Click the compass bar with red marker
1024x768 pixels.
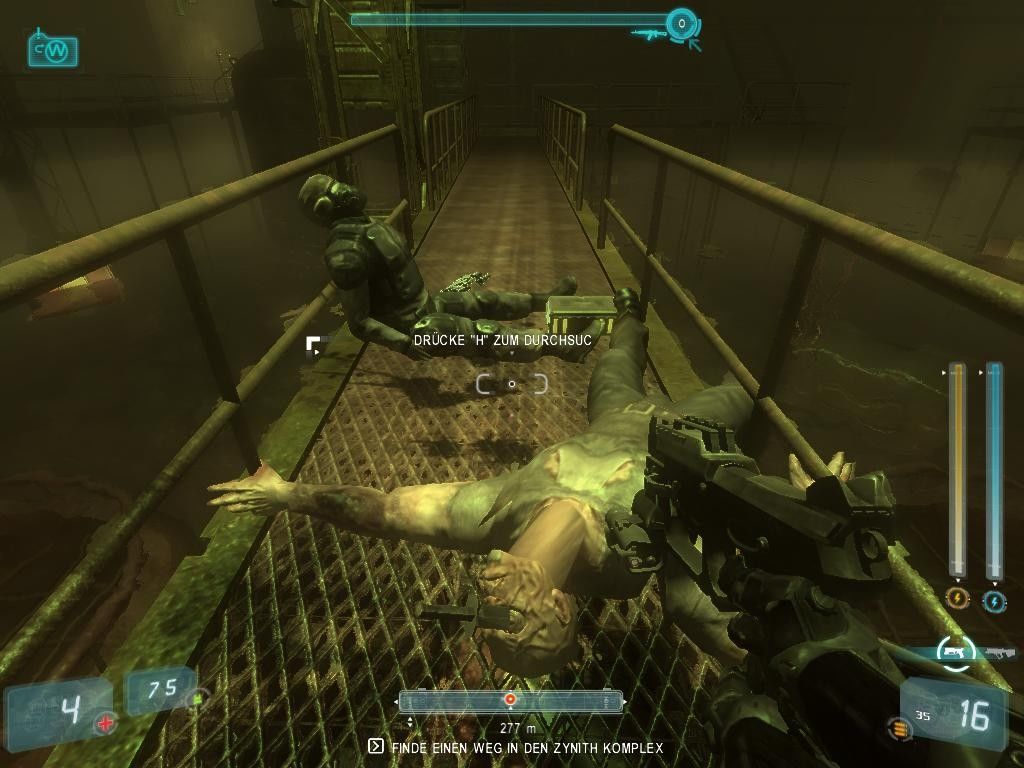coord(510,701)
